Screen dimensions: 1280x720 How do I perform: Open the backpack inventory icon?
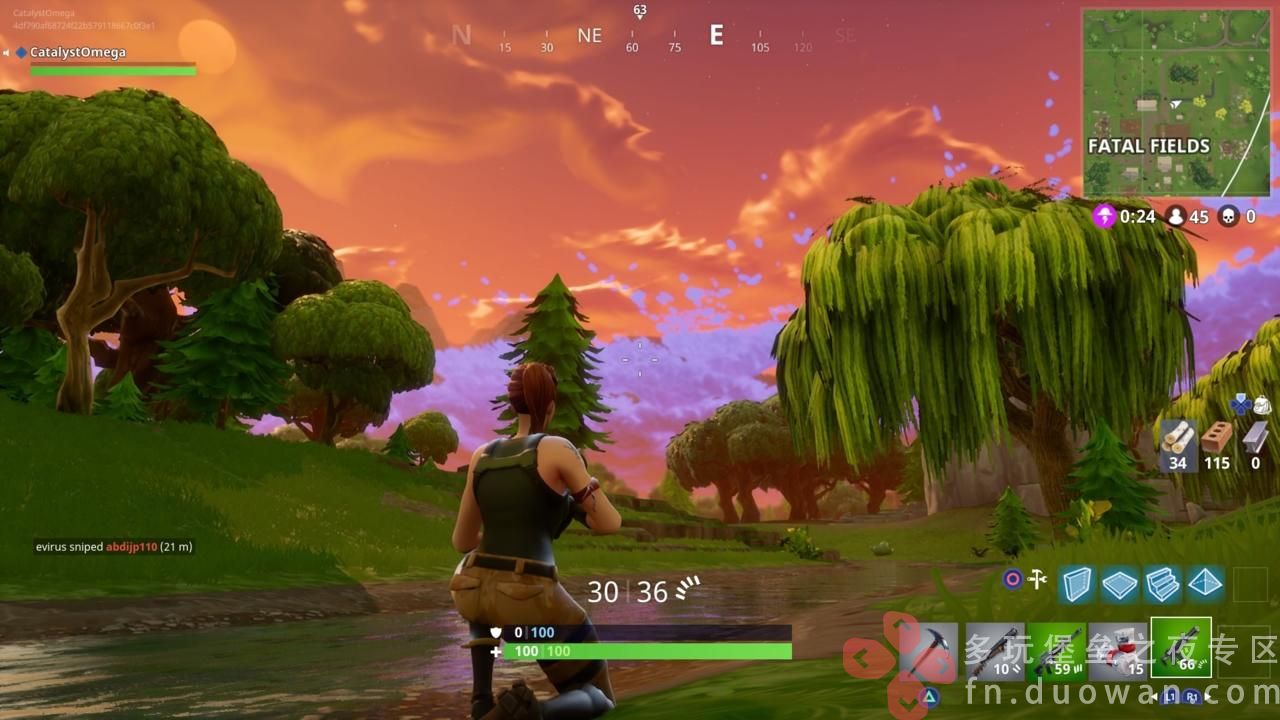click(x=1261, y=405)
